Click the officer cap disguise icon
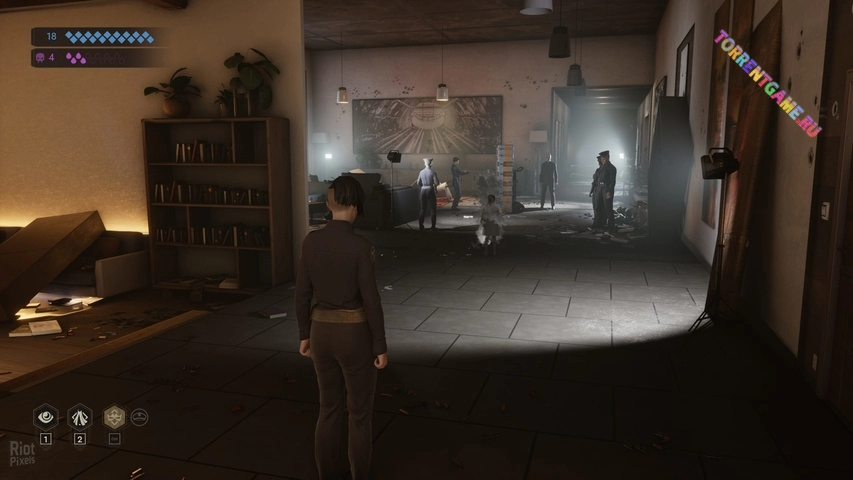The image size is (853, 480). click(139, 417)
